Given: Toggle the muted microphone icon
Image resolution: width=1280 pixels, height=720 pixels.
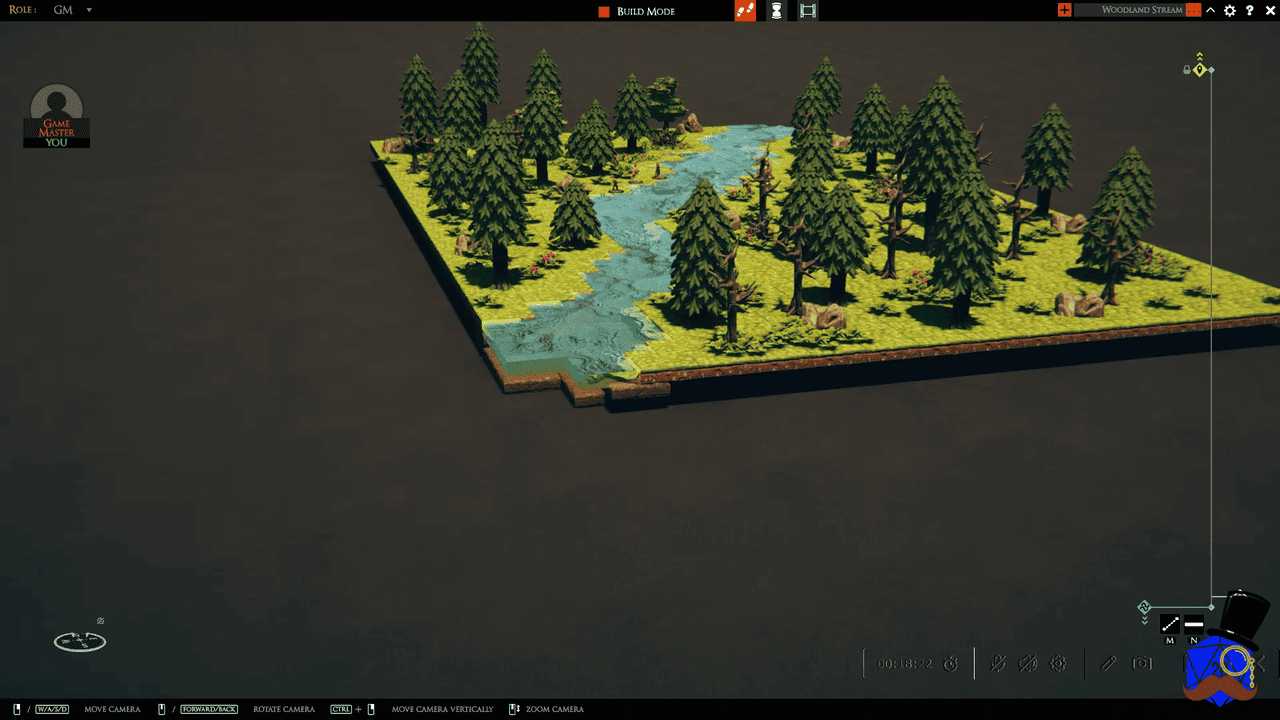Looking at the screenshot, I should pos(998,663).
